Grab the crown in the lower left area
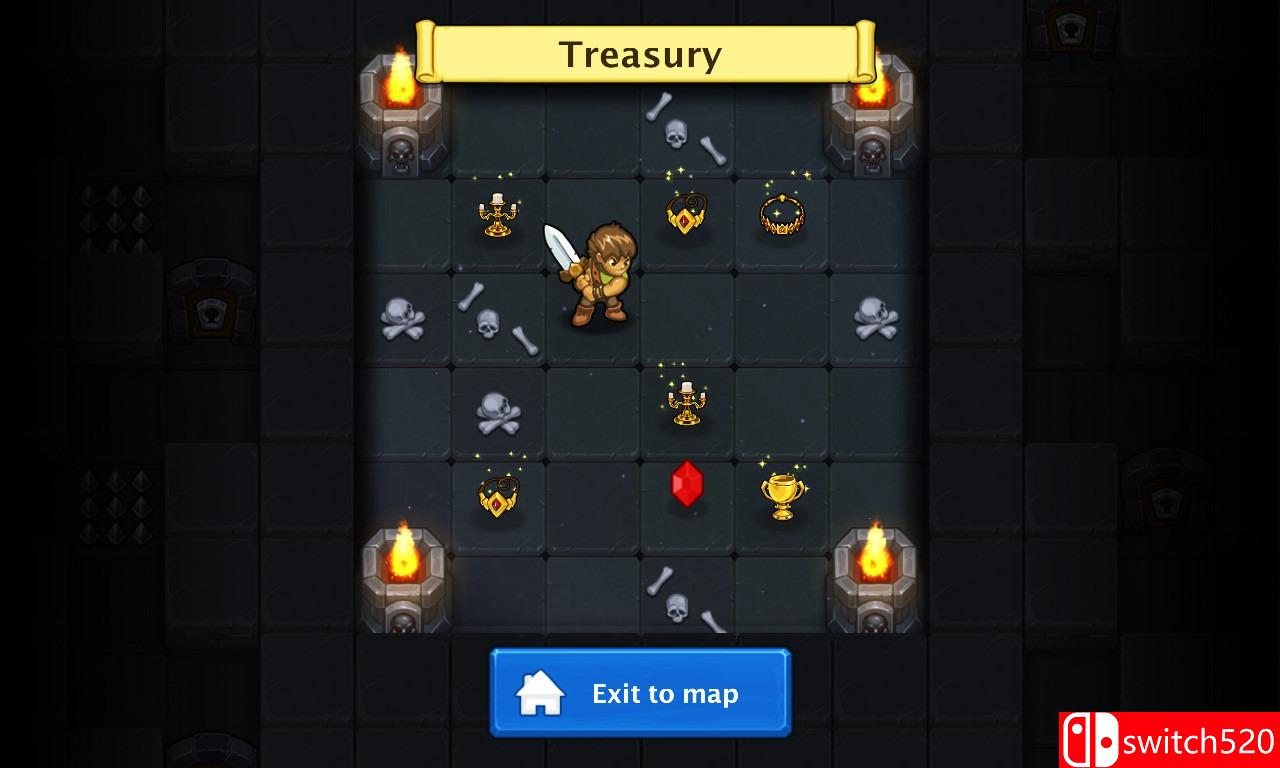Viewport: 1280px width, 768px height. point(497,495)
